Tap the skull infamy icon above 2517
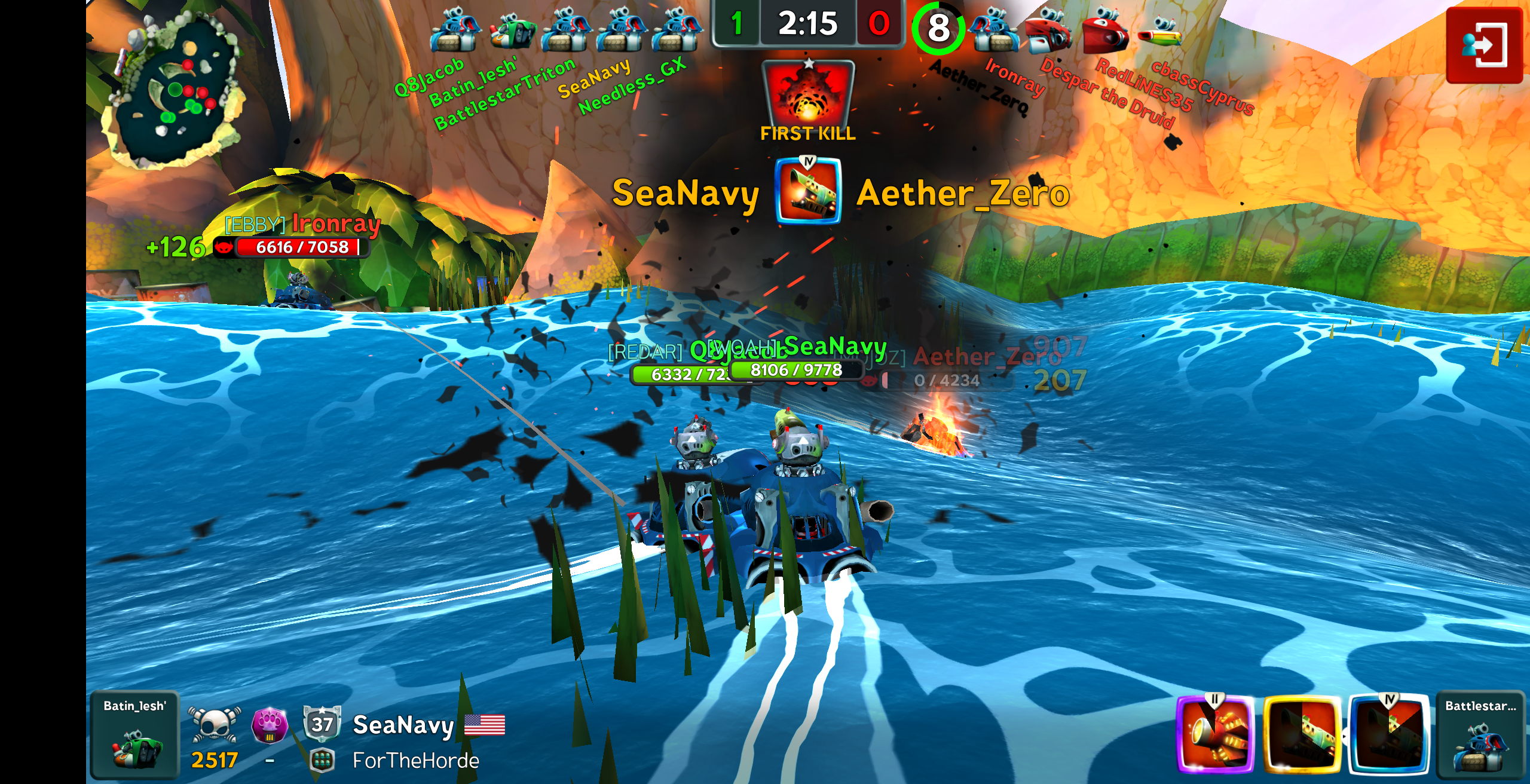 [x=214, y=724]
